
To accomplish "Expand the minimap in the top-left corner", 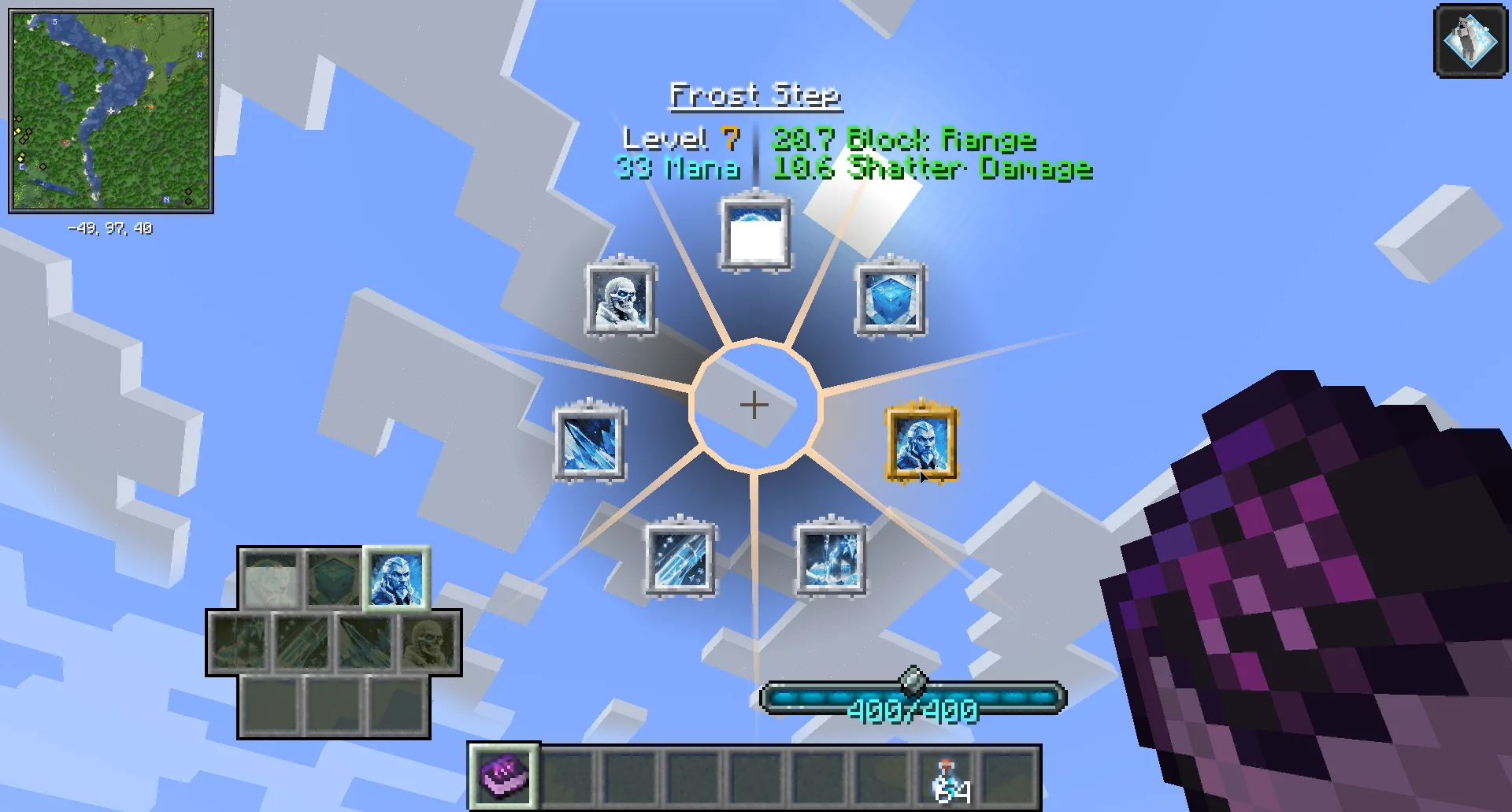I will (112, 110).
